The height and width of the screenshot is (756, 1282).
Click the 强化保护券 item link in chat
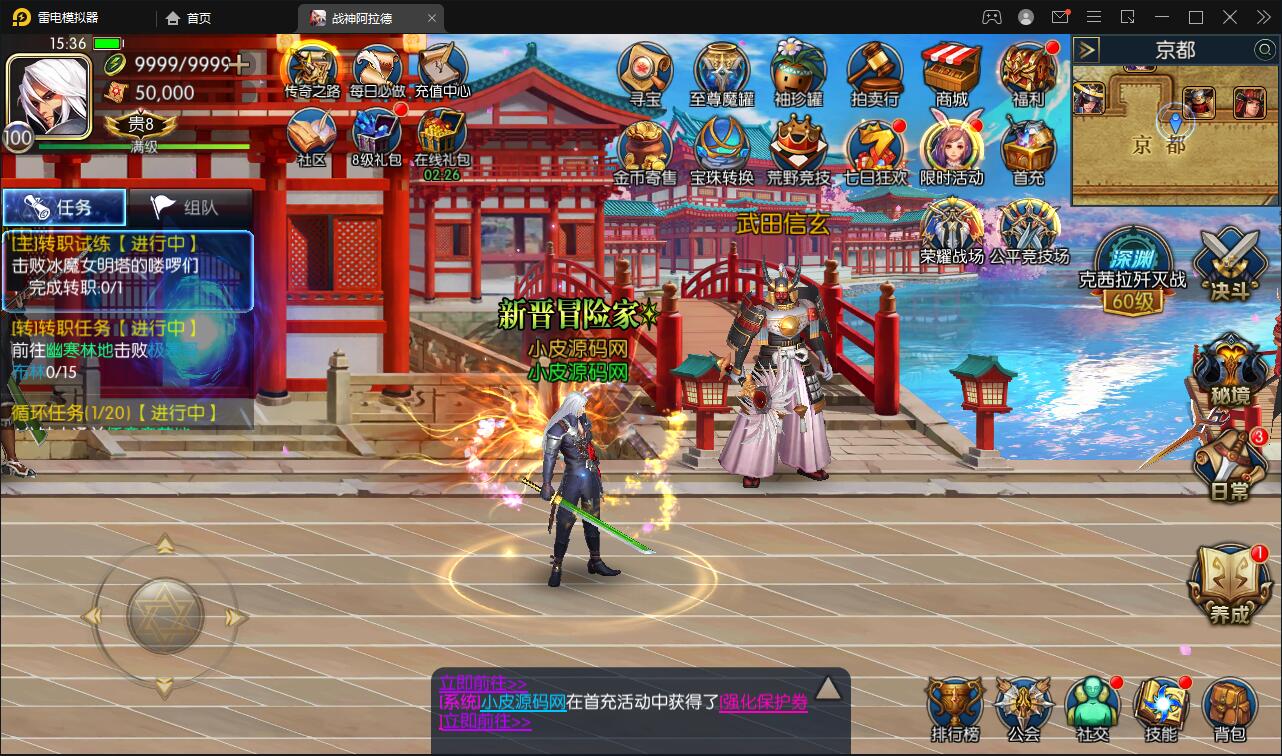click(x=762, y=703)
